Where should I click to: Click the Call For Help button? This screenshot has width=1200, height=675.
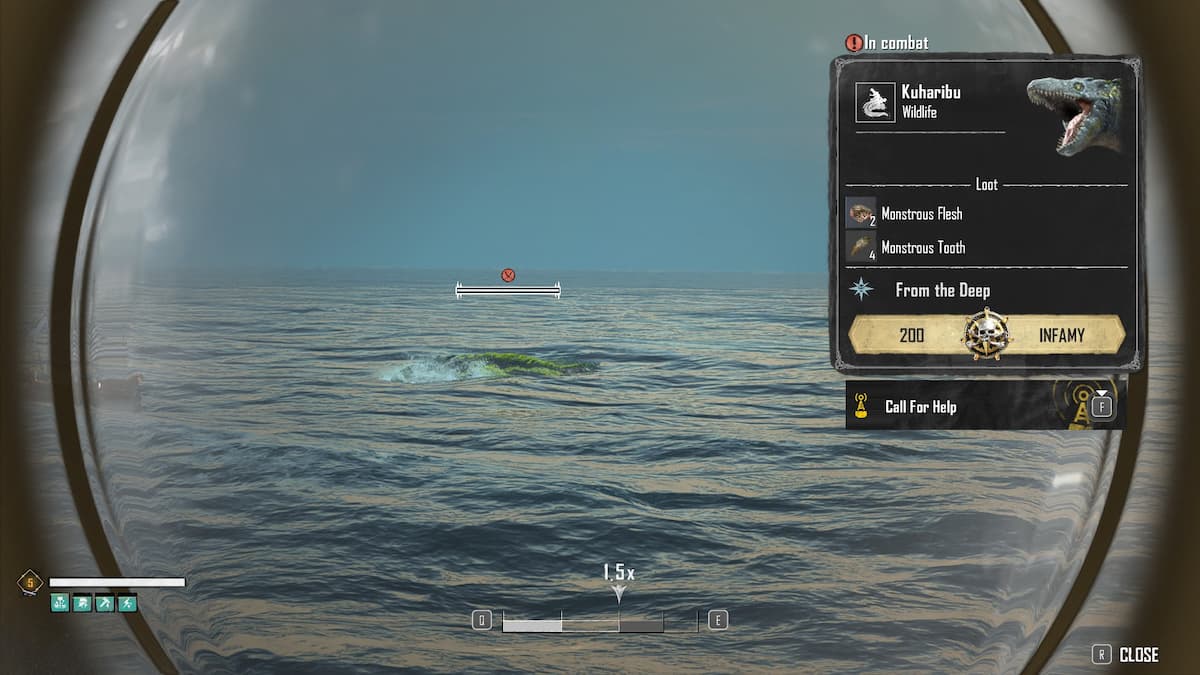[985, 406]
